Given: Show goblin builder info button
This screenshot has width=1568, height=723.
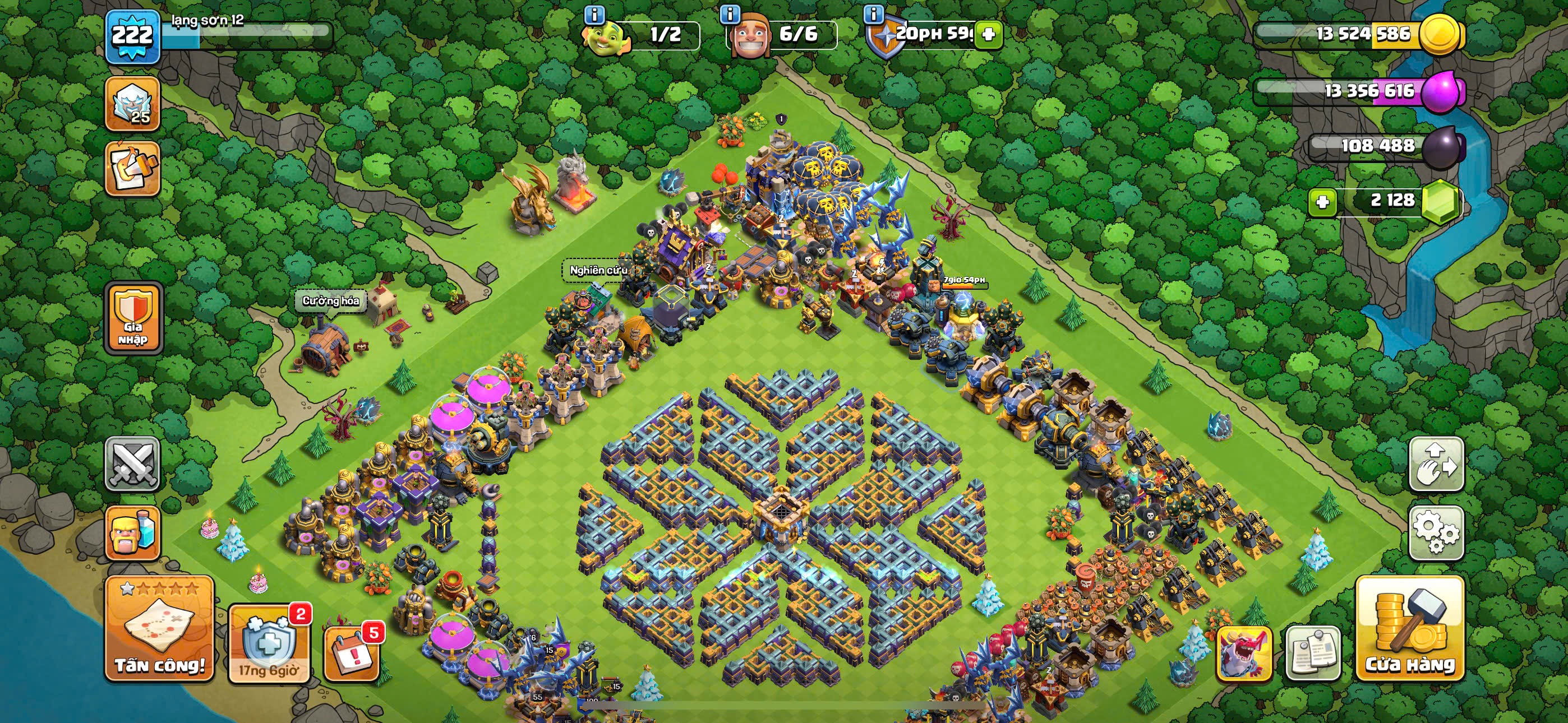Looking at the screenshot, I should tap(594, 13).
